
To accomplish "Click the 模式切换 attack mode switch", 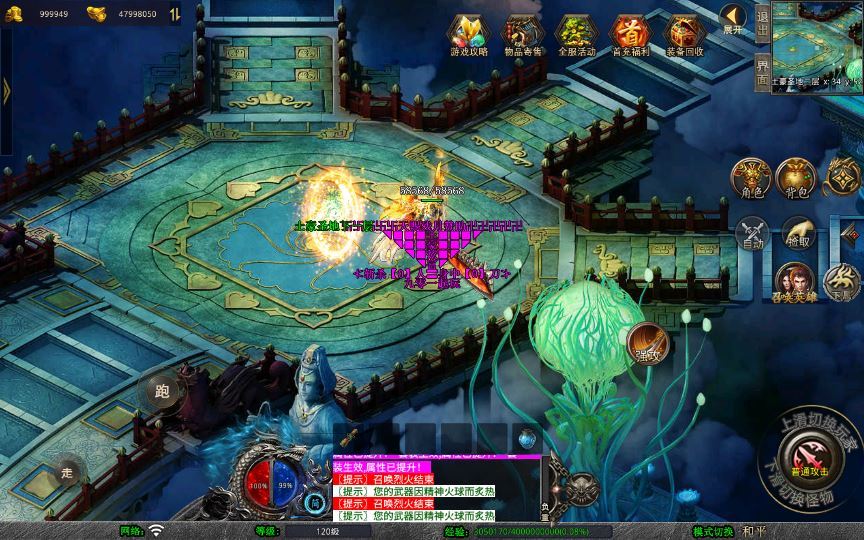I will 714,530.
